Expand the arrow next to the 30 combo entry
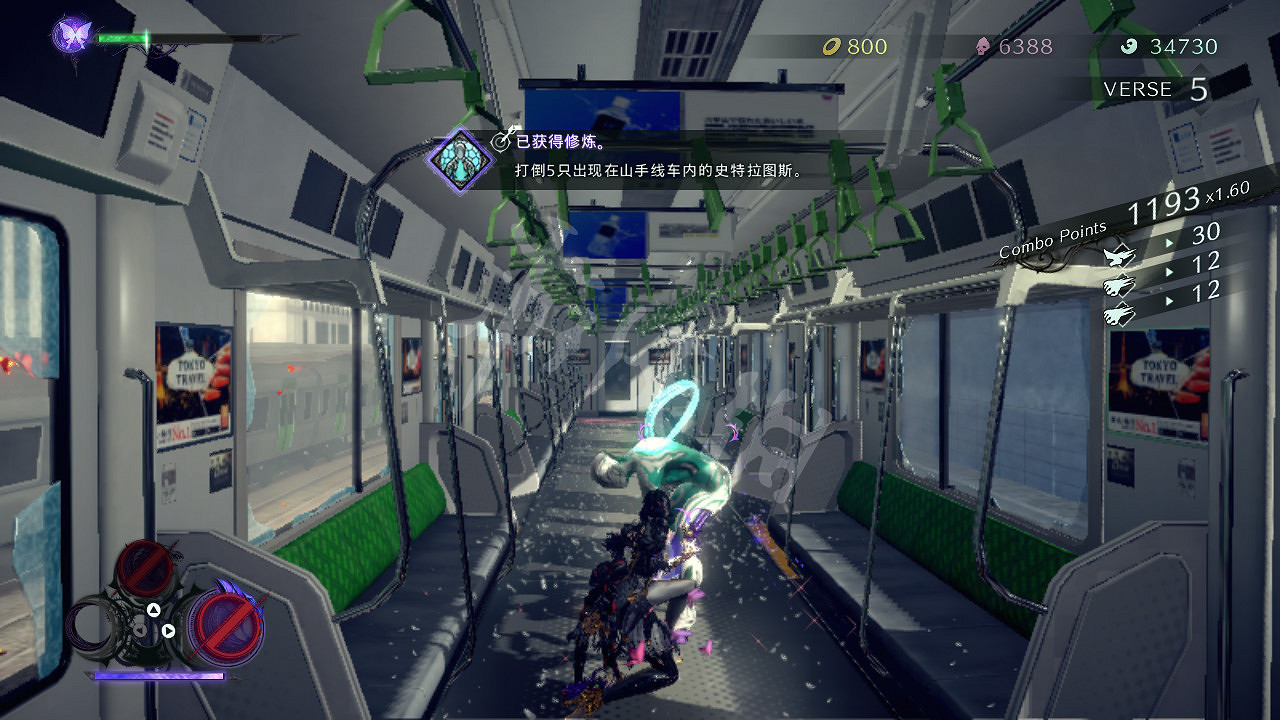 (1169, 242)
